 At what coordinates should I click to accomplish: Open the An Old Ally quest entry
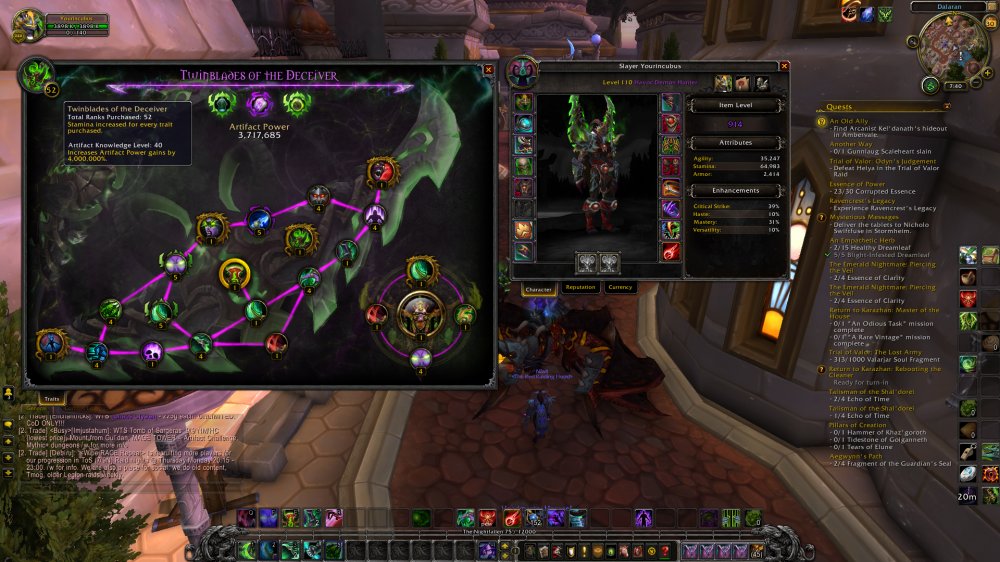click(849, 121)
